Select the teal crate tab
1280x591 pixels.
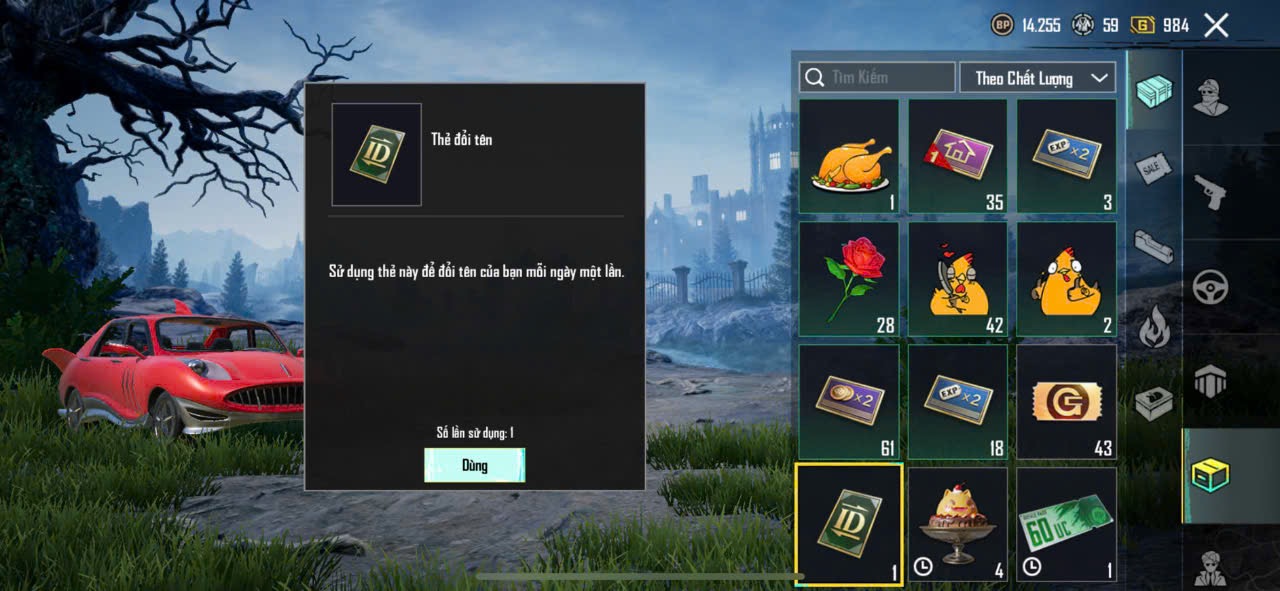pos(1153,90)
